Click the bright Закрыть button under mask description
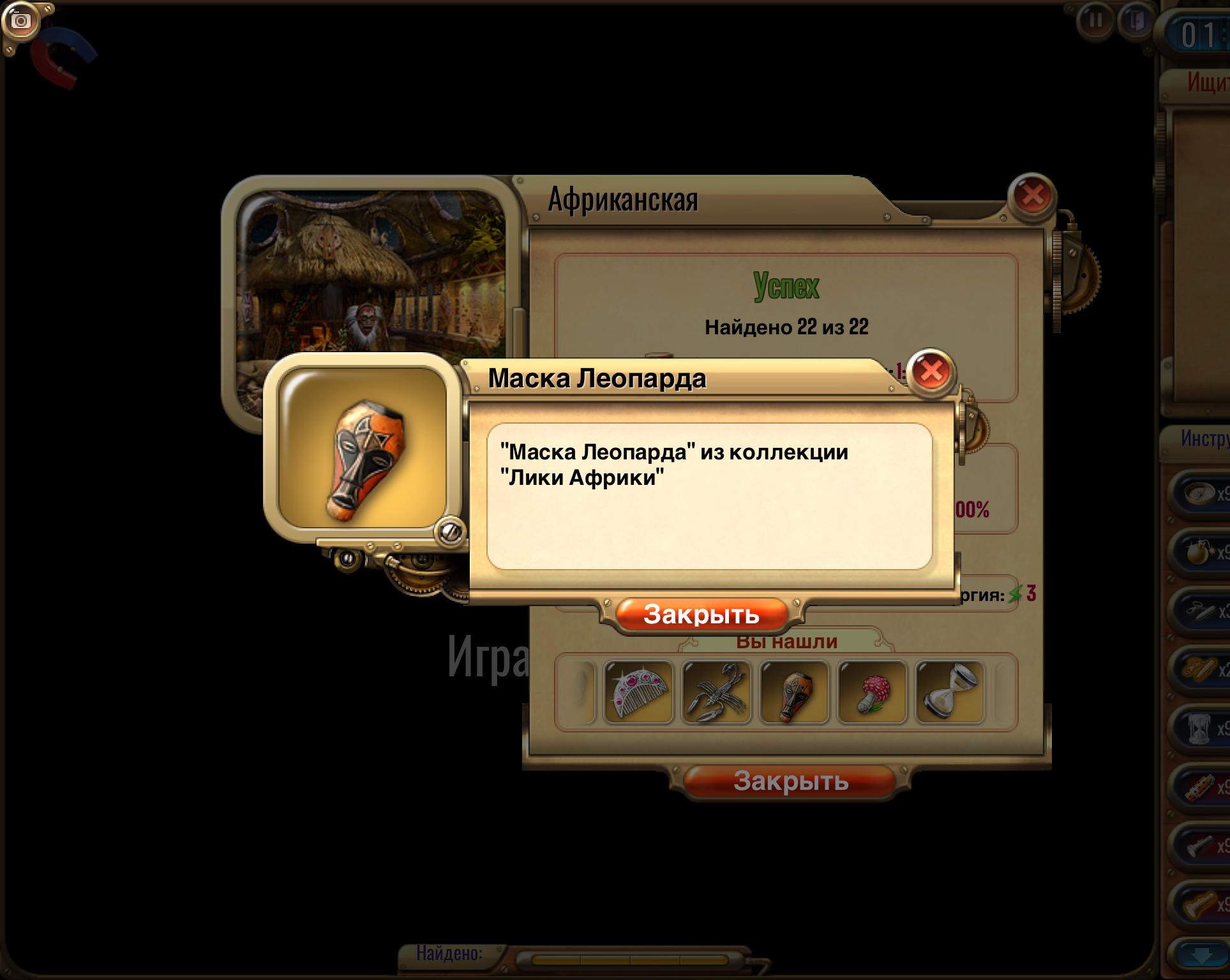Viewport: 1230px width, 980px height. click(x=701, y=615)
